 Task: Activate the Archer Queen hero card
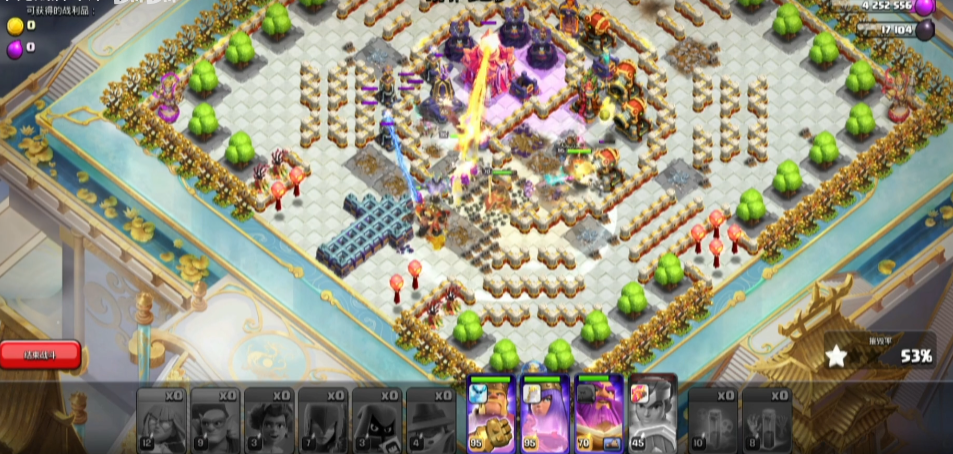(x=544, y=415)
